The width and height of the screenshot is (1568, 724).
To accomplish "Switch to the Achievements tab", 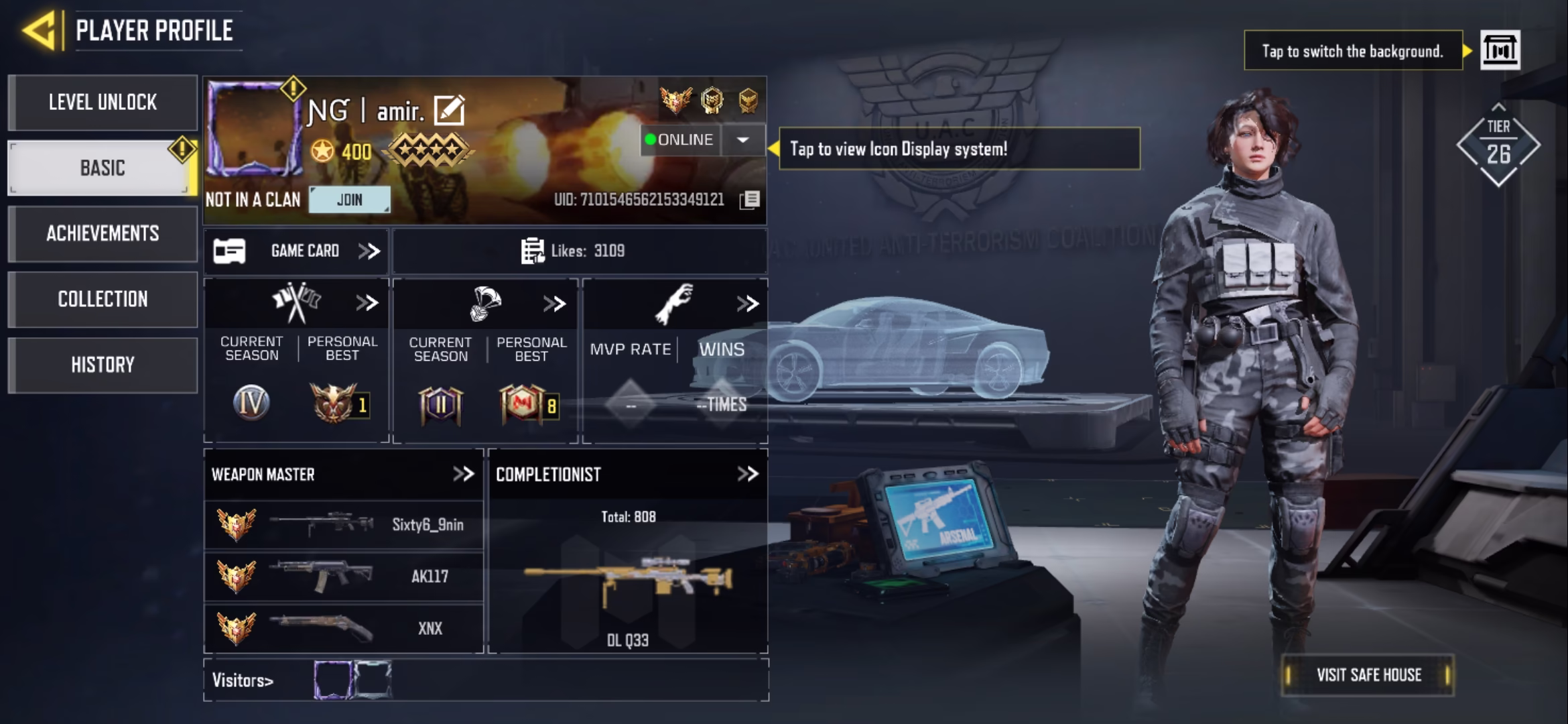I will click(x=103, y=233).
